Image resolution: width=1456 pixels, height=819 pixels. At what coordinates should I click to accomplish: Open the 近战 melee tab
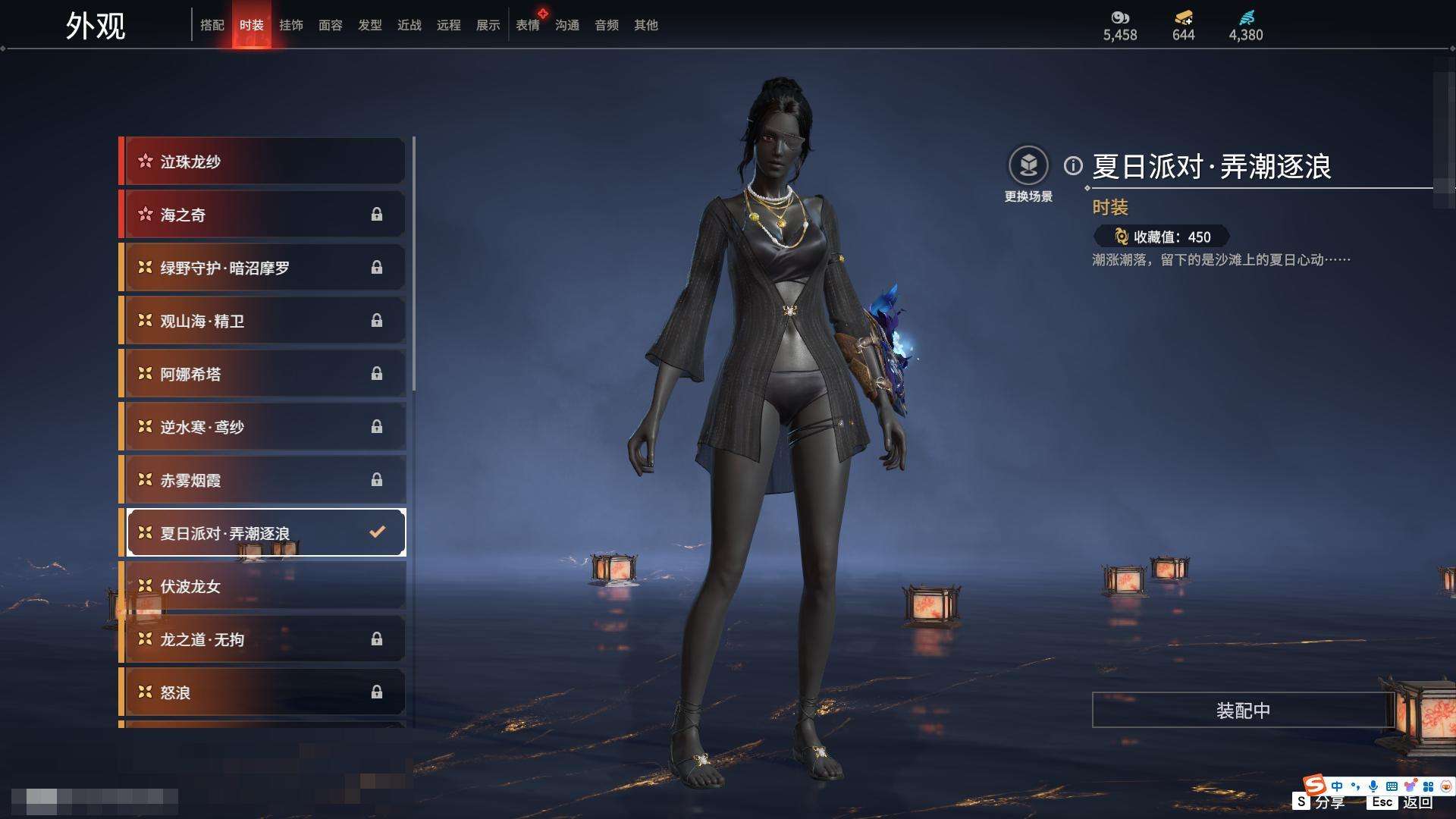click(x=409, y=25)
